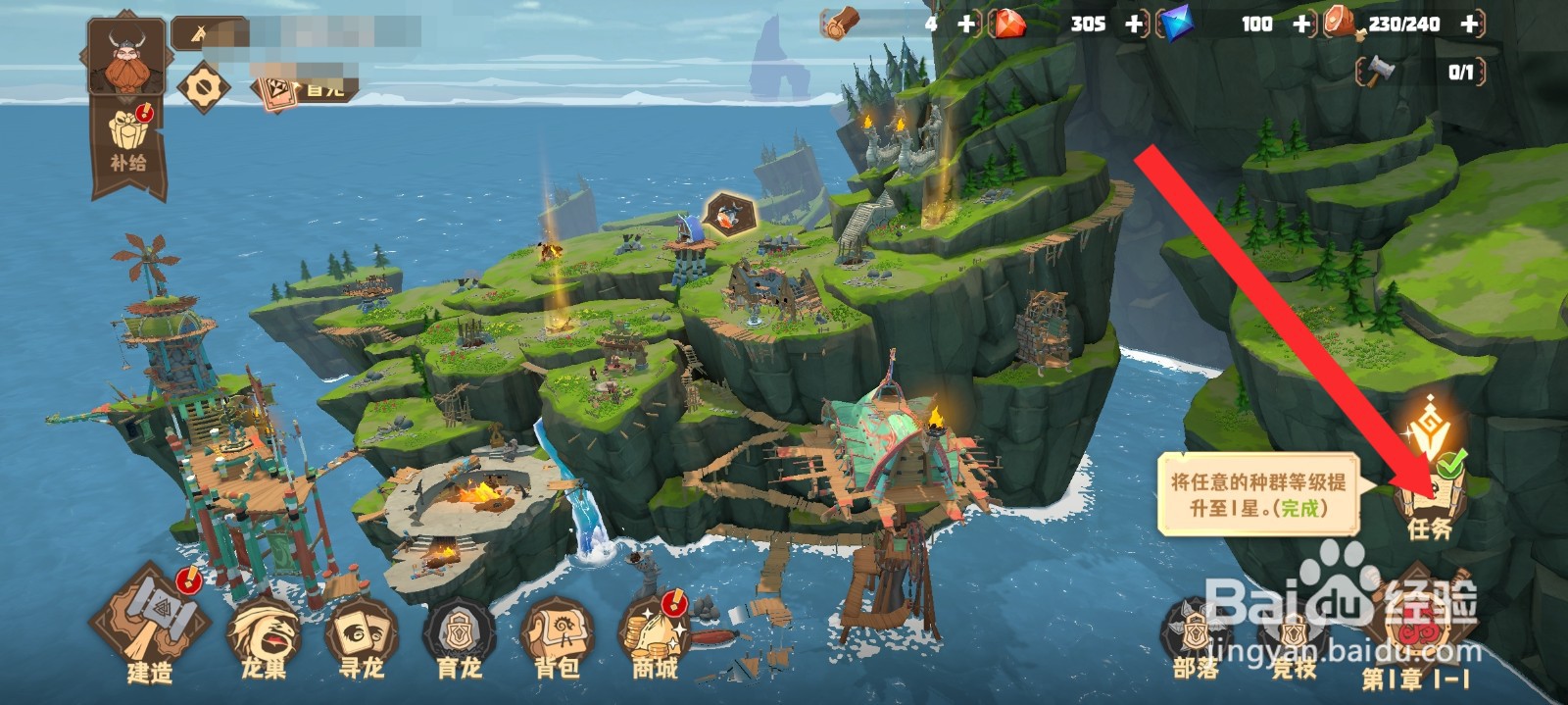Open the 部落 tribe menu
Image resolution: width=1568 pixels, height=705 pixels.
click(1196, 637)
